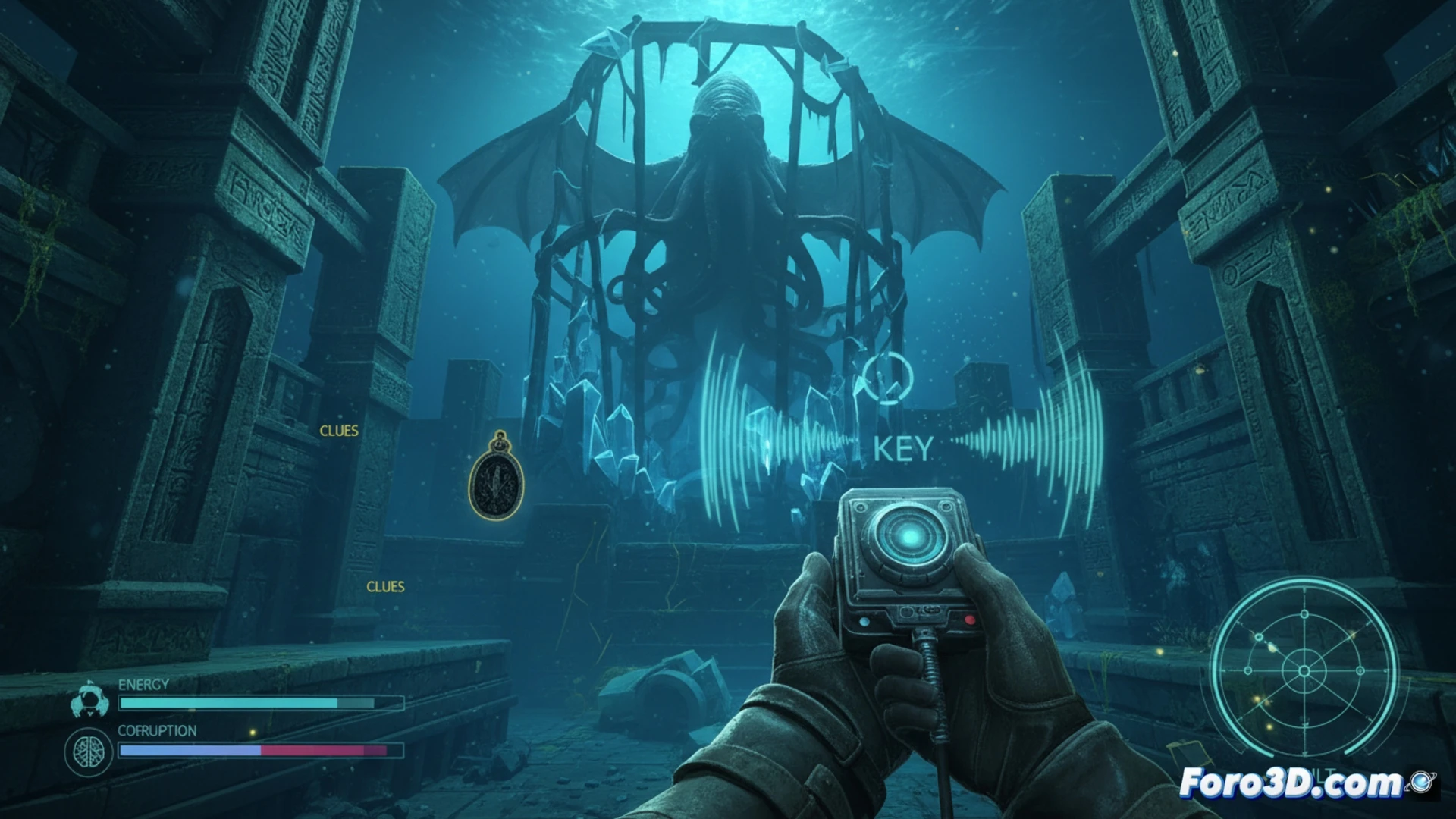Expand the upper CLUES marker
Screen dimensions: 1456x819
coord(339,430)
